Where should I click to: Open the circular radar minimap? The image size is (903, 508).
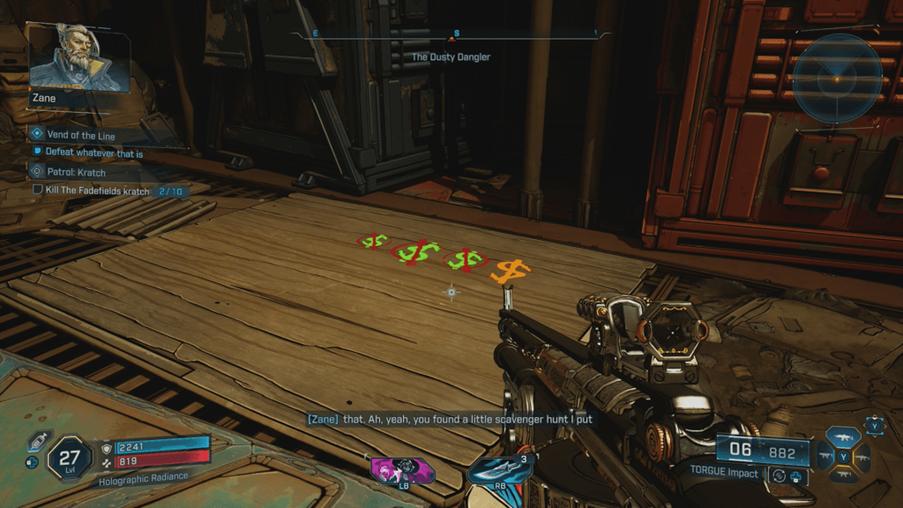(x=838, y=78)
